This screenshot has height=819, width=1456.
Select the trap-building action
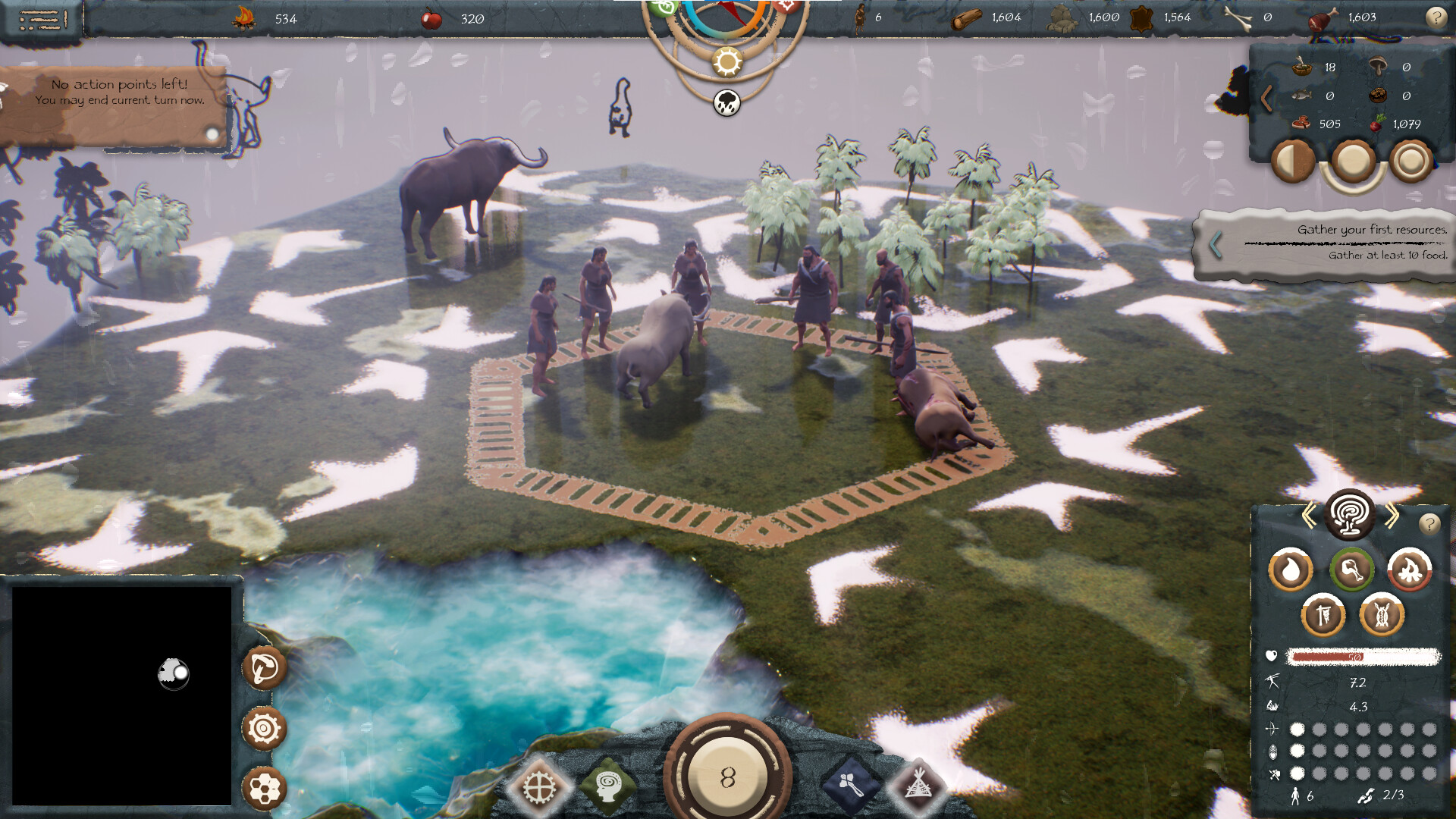point(1382,615)
